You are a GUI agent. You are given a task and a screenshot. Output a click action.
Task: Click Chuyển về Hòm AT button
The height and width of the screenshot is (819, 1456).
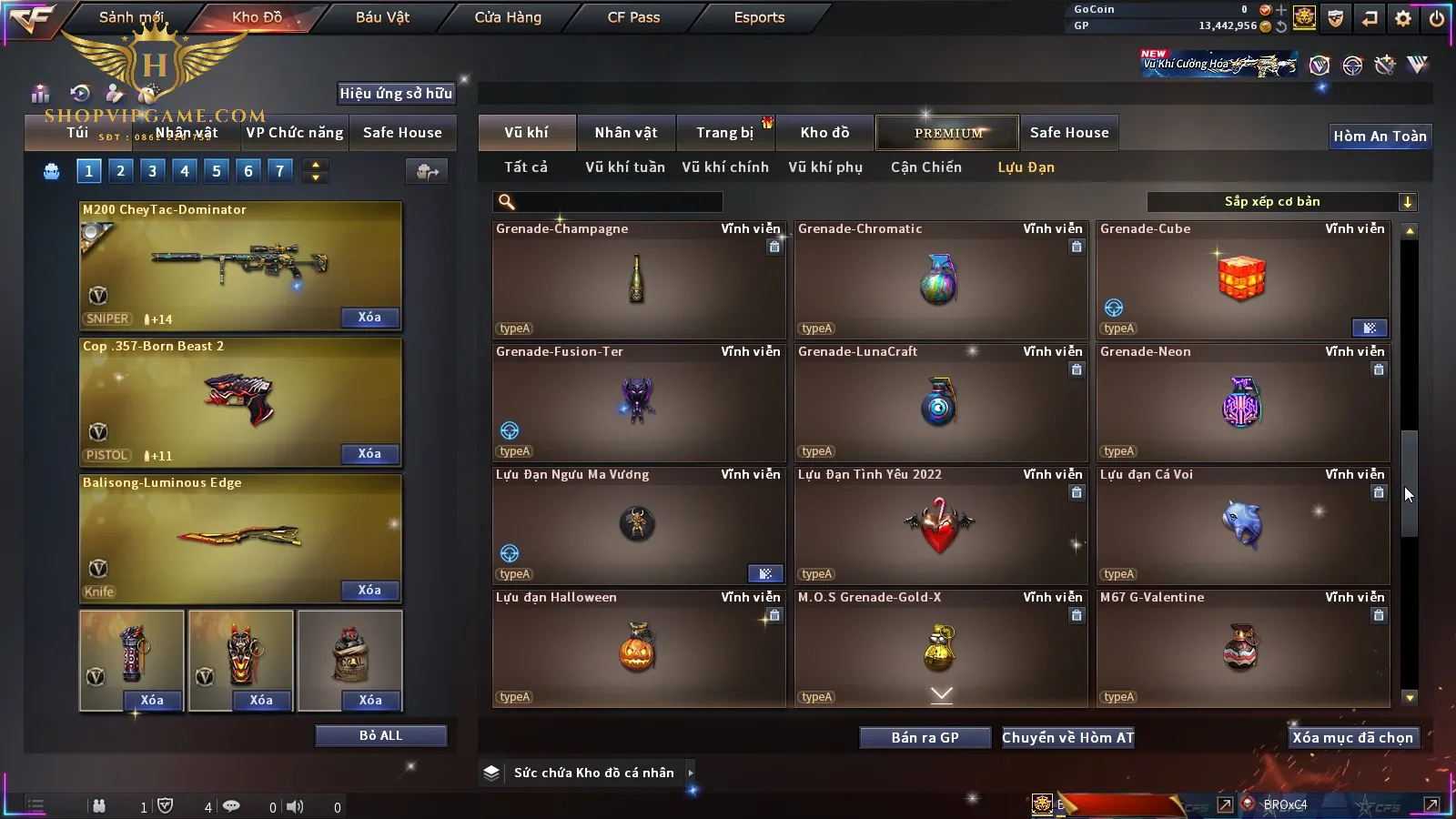[1067, 738]
